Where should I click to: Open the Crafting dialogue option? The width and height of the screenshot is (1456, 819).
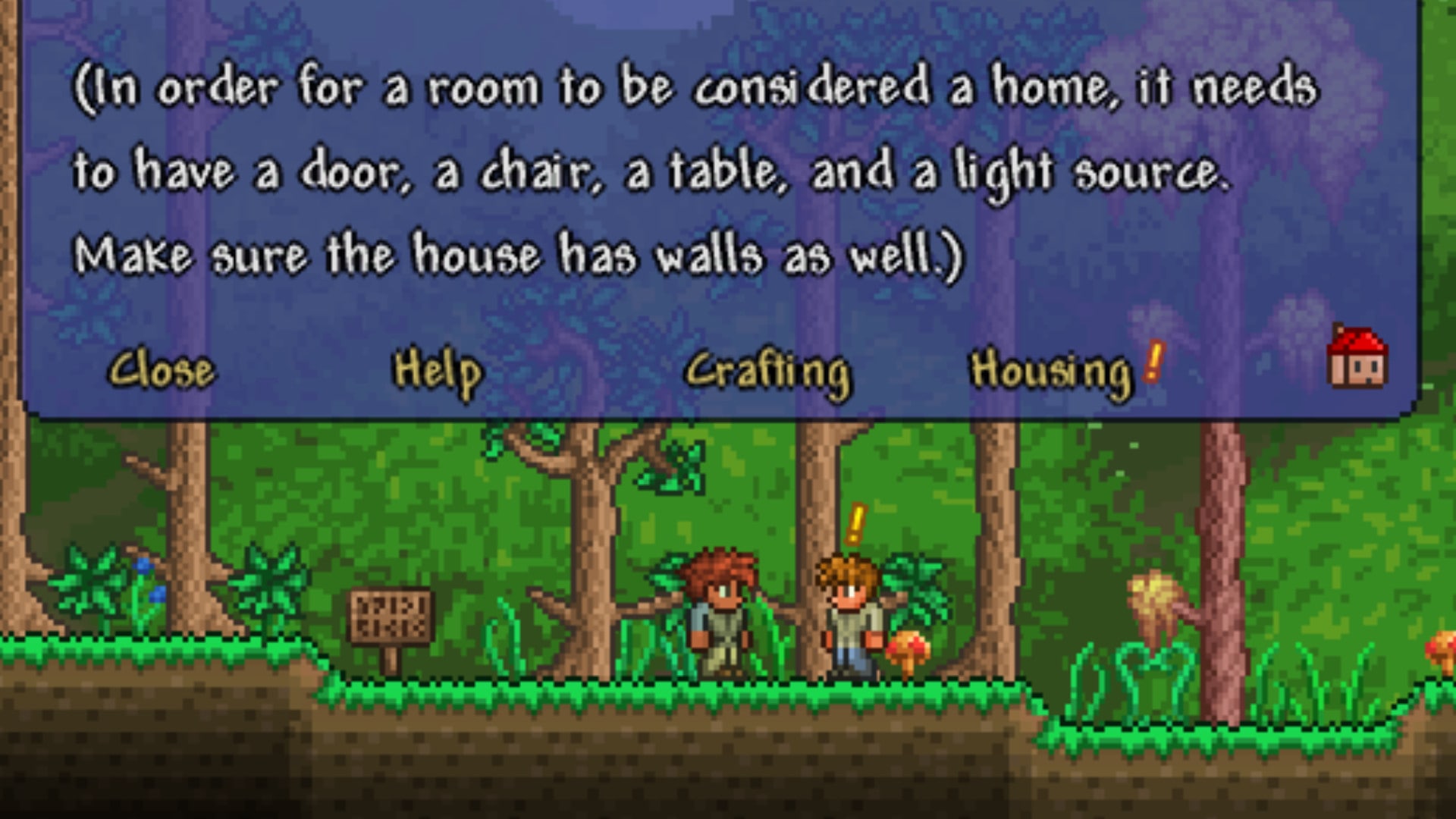767,372
